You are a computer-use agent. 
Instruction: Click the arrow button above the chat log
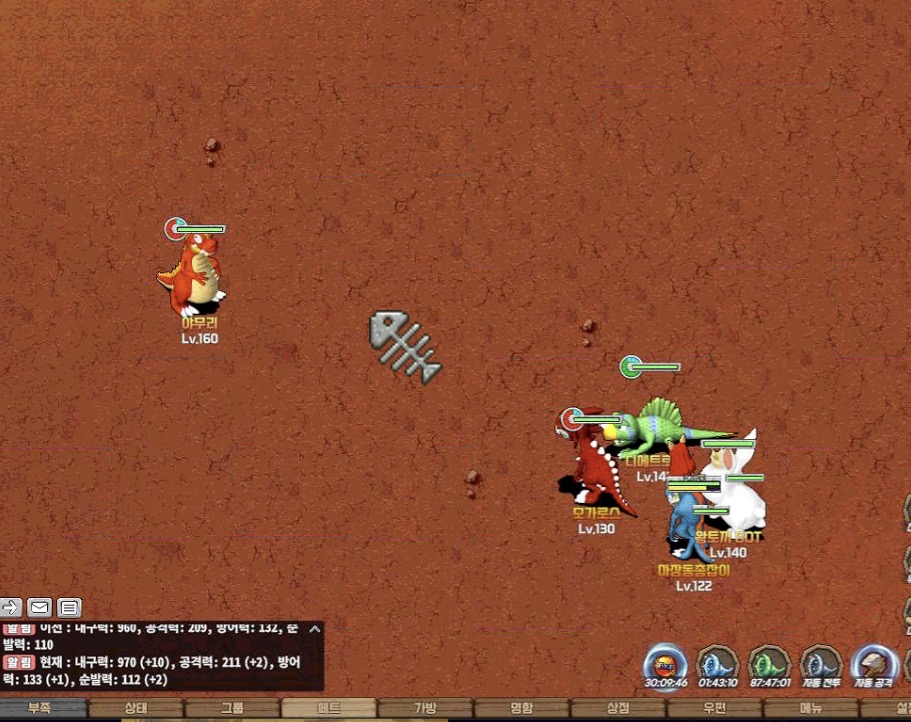click(11, 607)
